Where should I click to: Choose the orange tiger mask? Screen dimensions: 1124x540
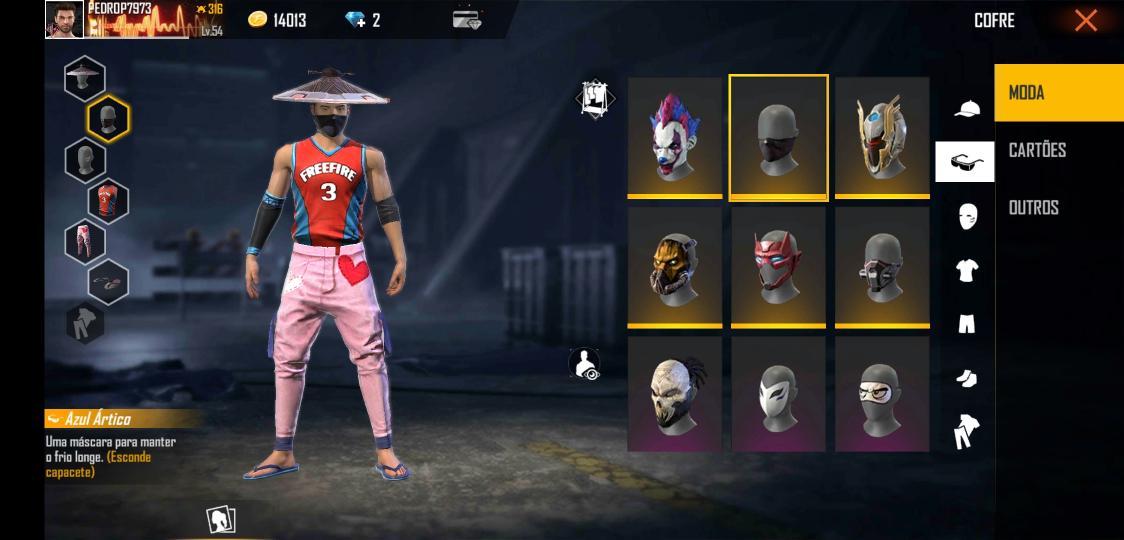[x=675, y=265]
